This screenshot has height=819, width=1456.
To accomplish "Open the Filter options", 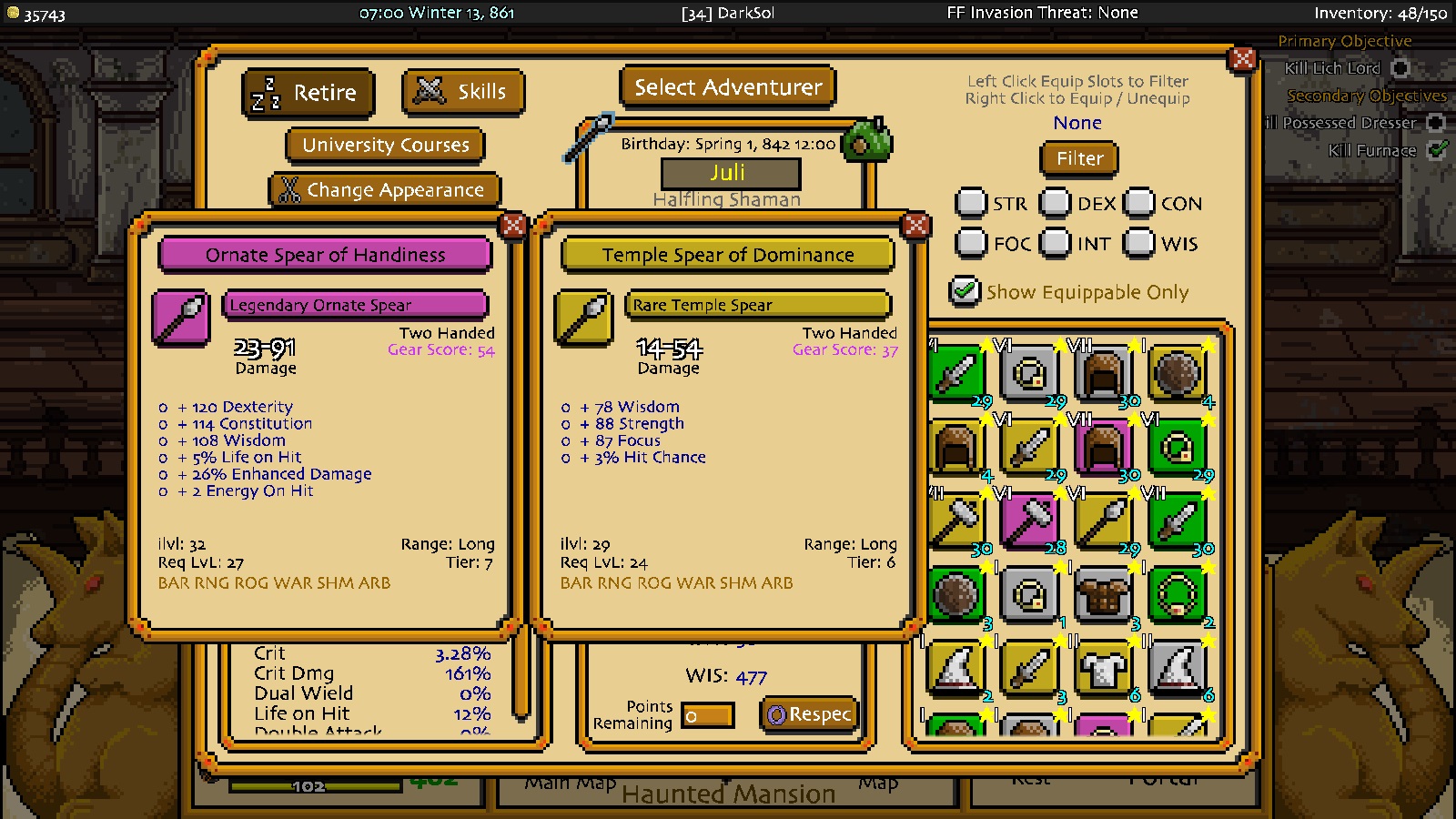I will tap(1078, 158).
